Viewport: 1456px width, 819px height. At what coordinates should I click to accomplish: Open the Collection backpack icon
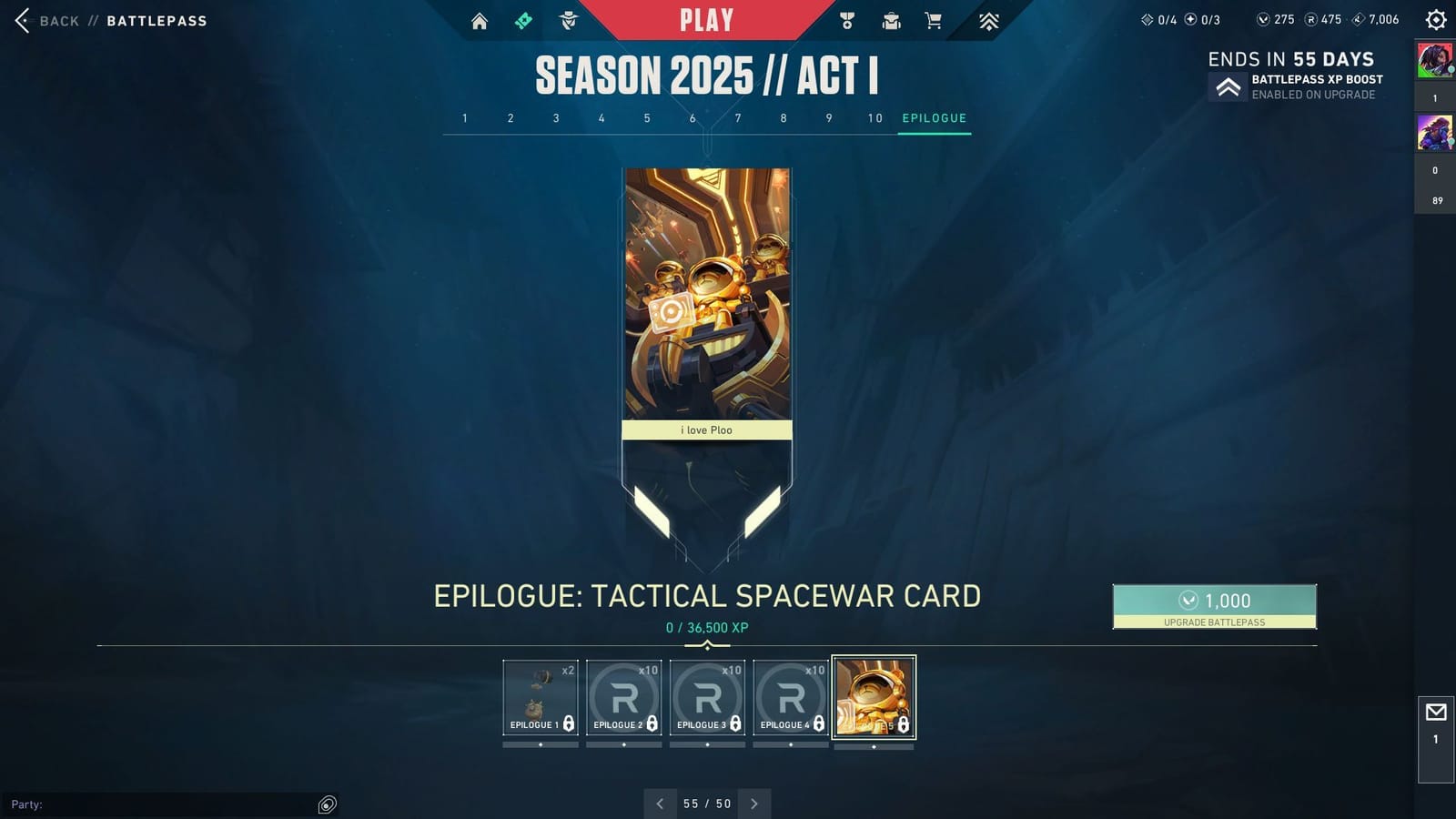coord(890,20)
